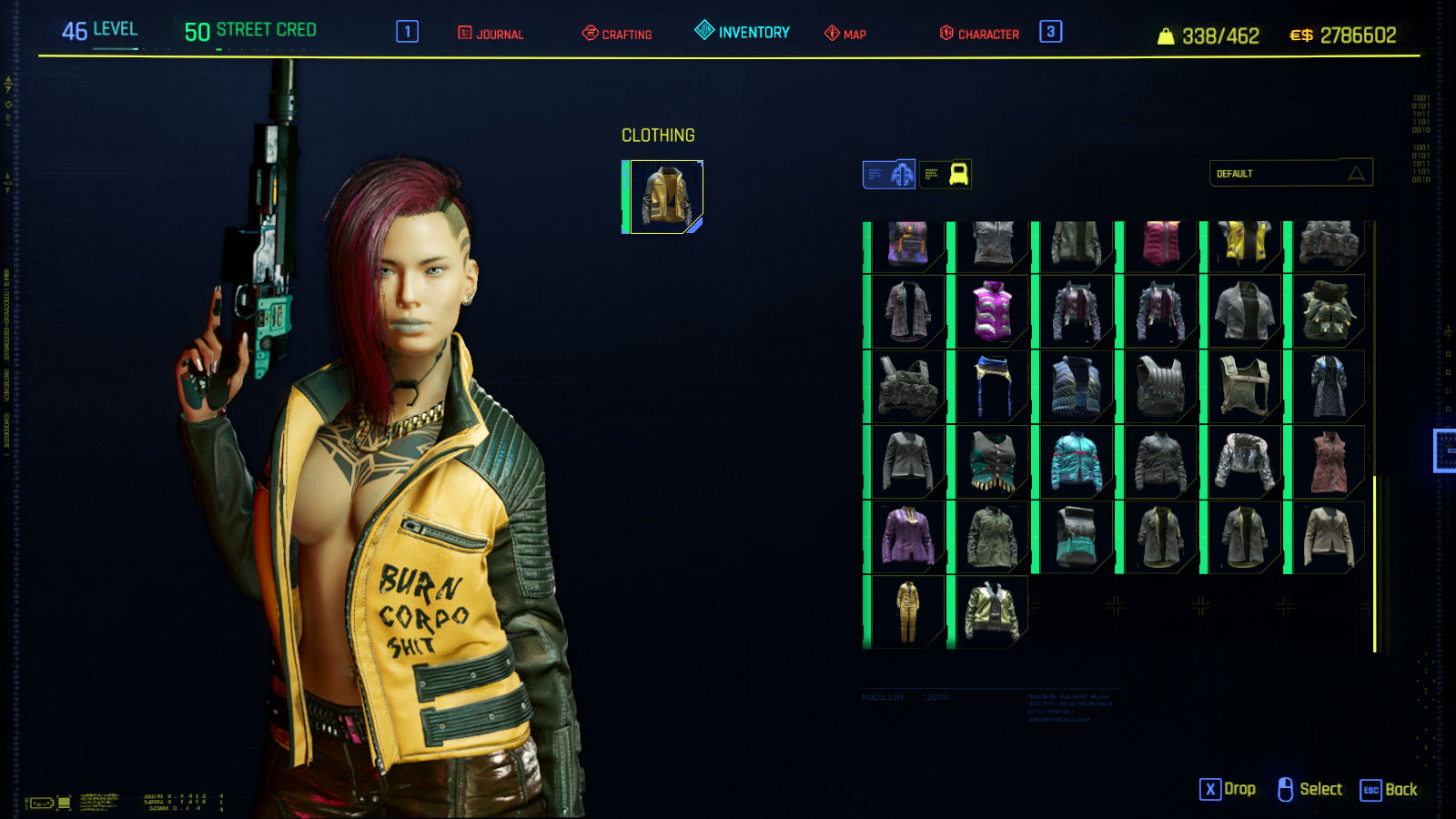
Task: Open the Default sort dropdown
Action: pos(1290,173)
